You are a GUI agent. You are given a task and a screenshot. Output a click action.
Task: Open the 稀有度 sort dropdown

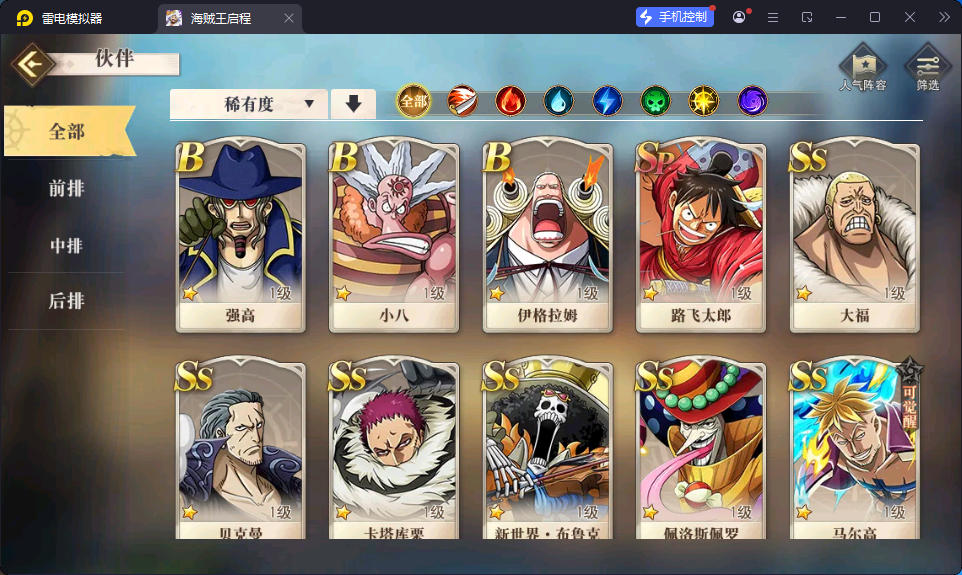(249, 104)
